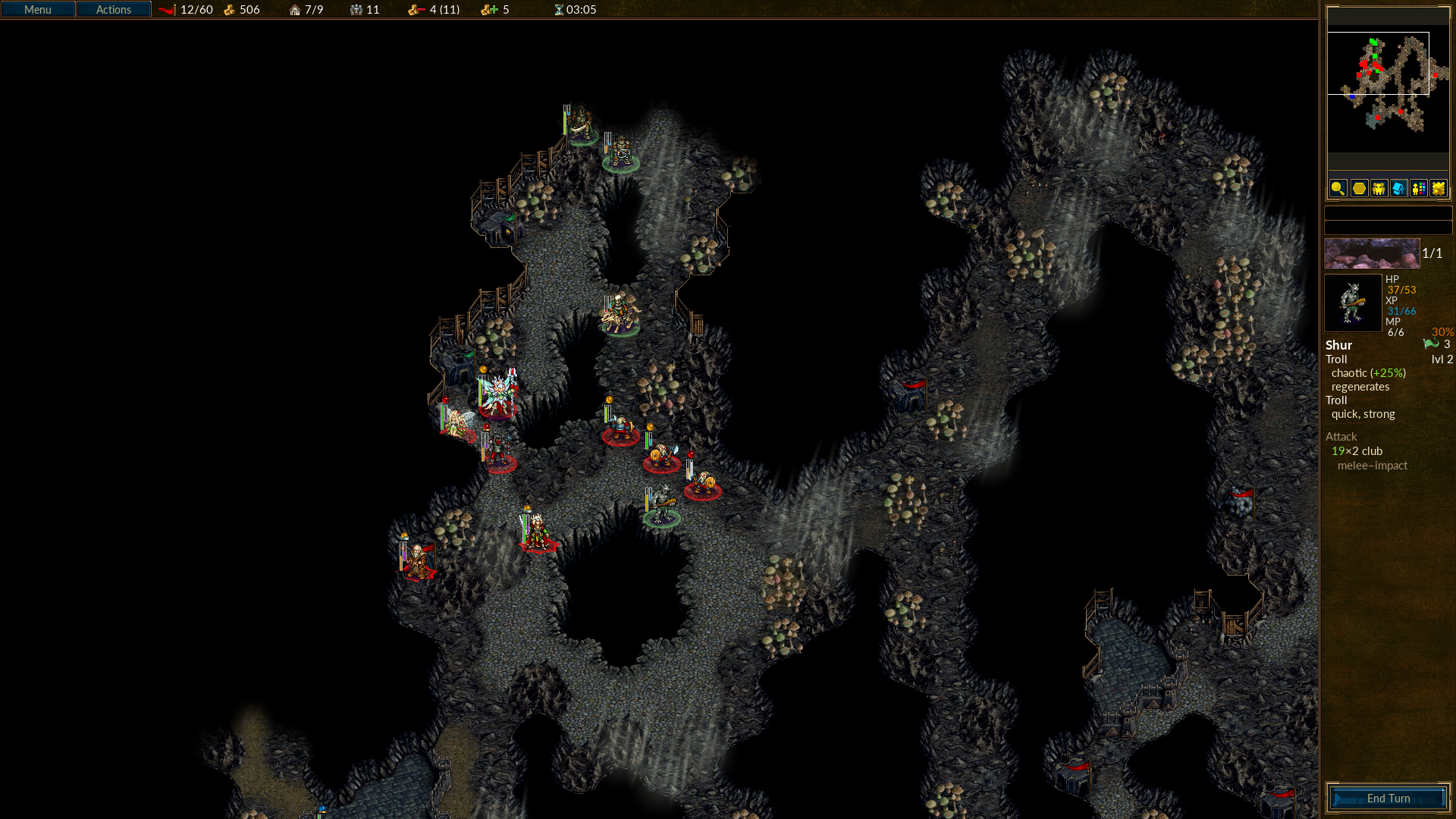This screenshot has width=1456, height=819.
Task: Toggle the units group minimap button
Action: pyautogui.click(x=1379, y=188)
